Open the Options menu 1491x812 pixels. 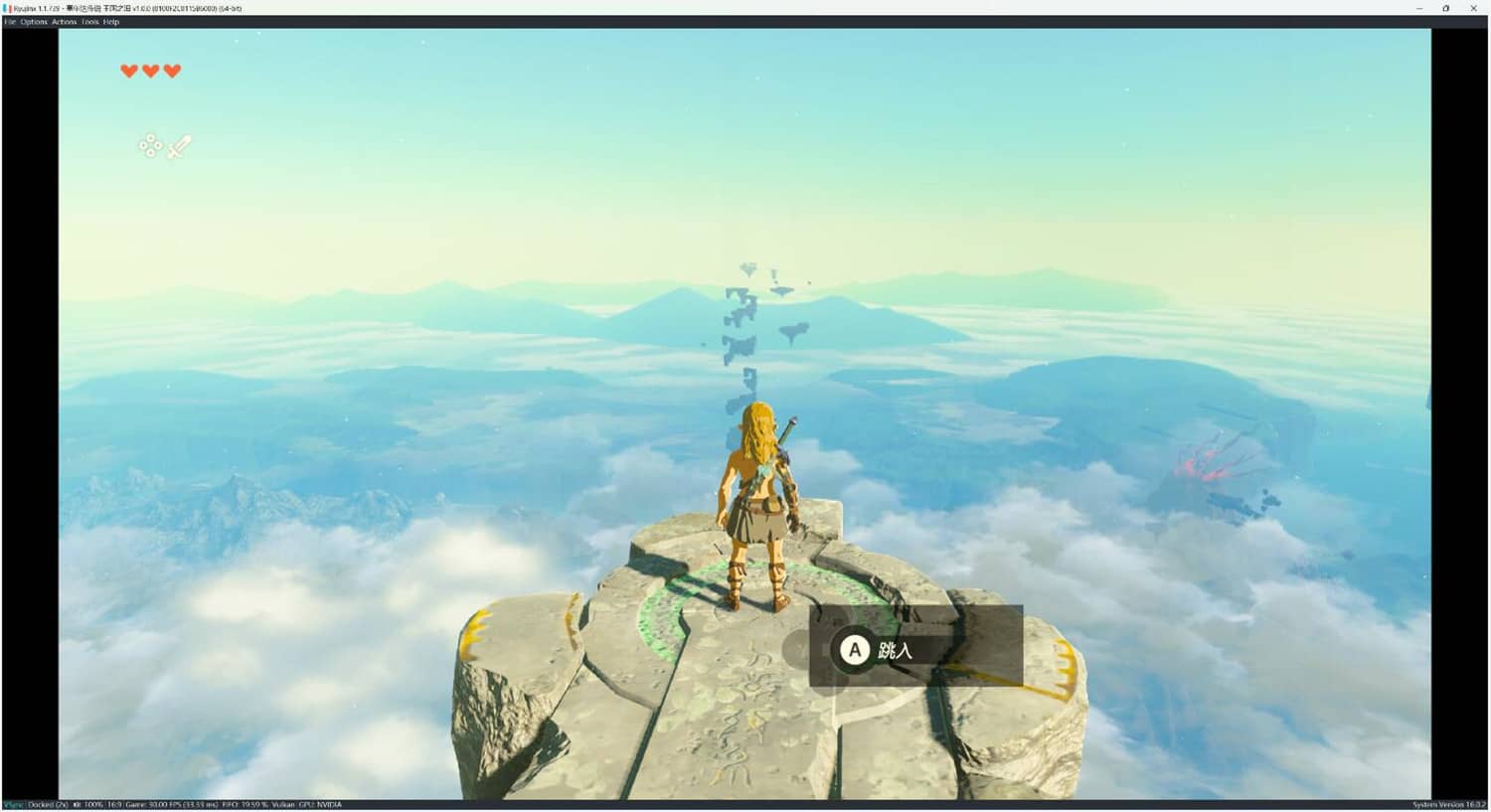tap(33, 21)
